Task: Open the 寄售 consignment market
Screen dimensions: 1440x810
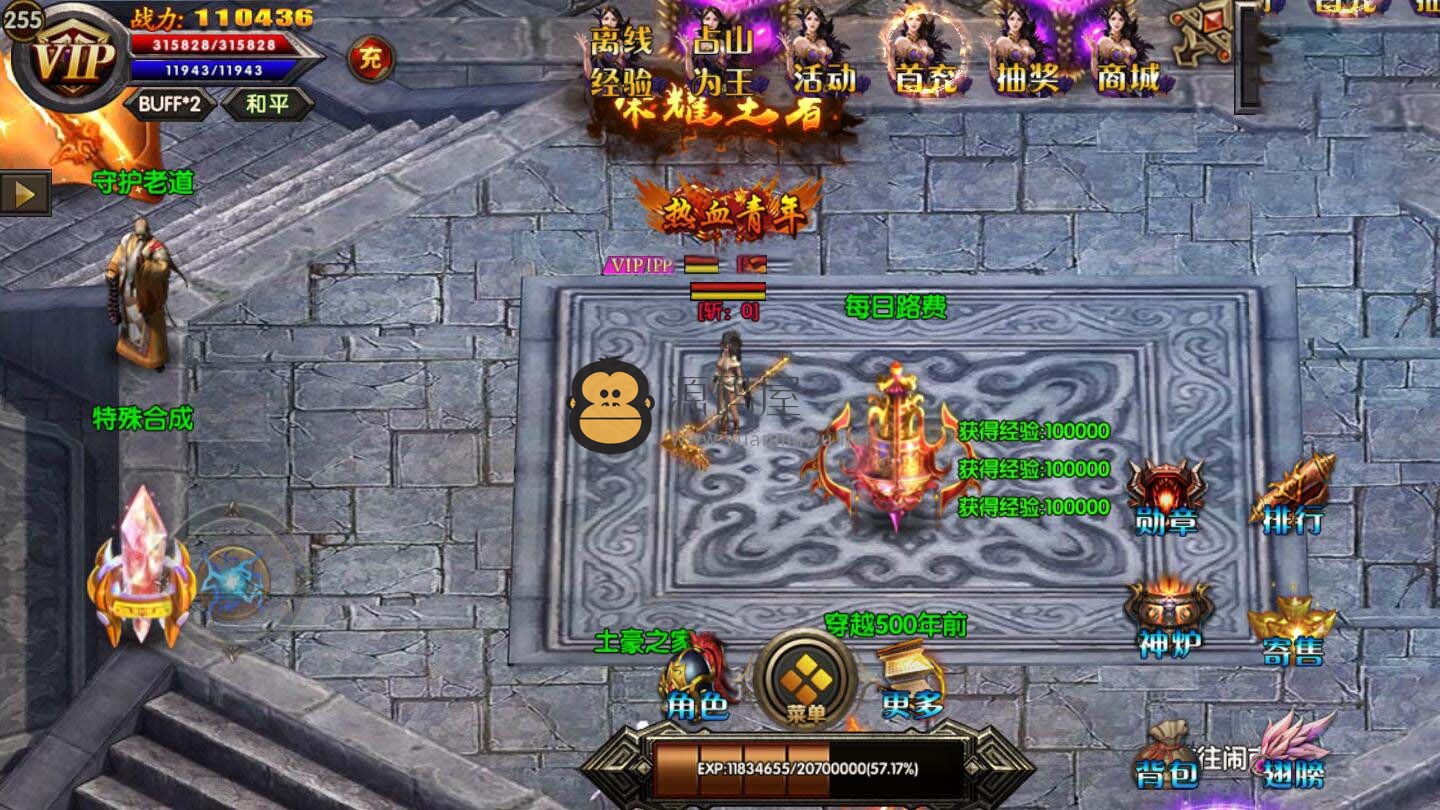Action: click(1292, 628)
